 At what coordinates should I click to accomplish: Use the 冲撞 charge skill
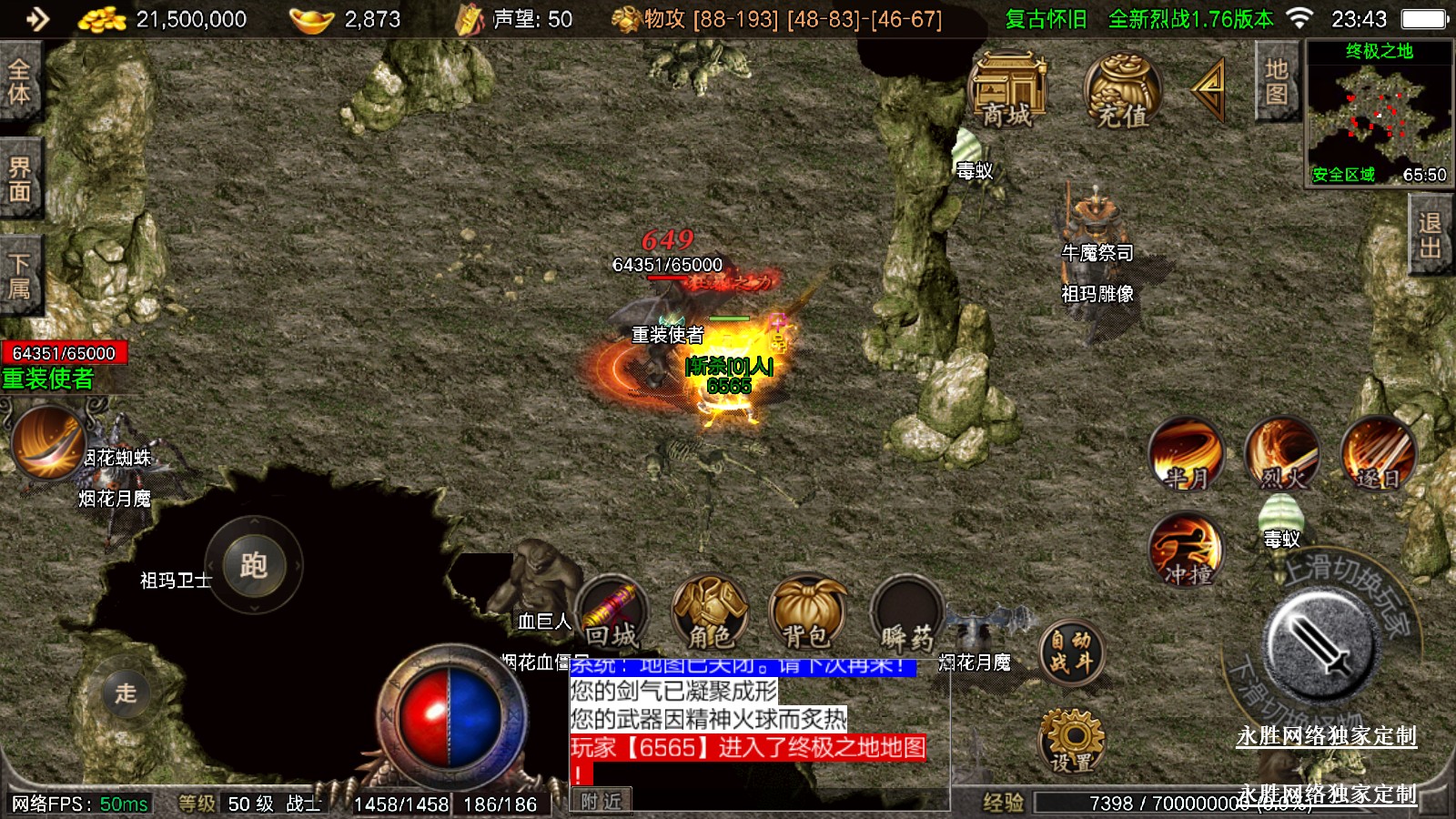pyautogui.click(x=1186, y=551)
